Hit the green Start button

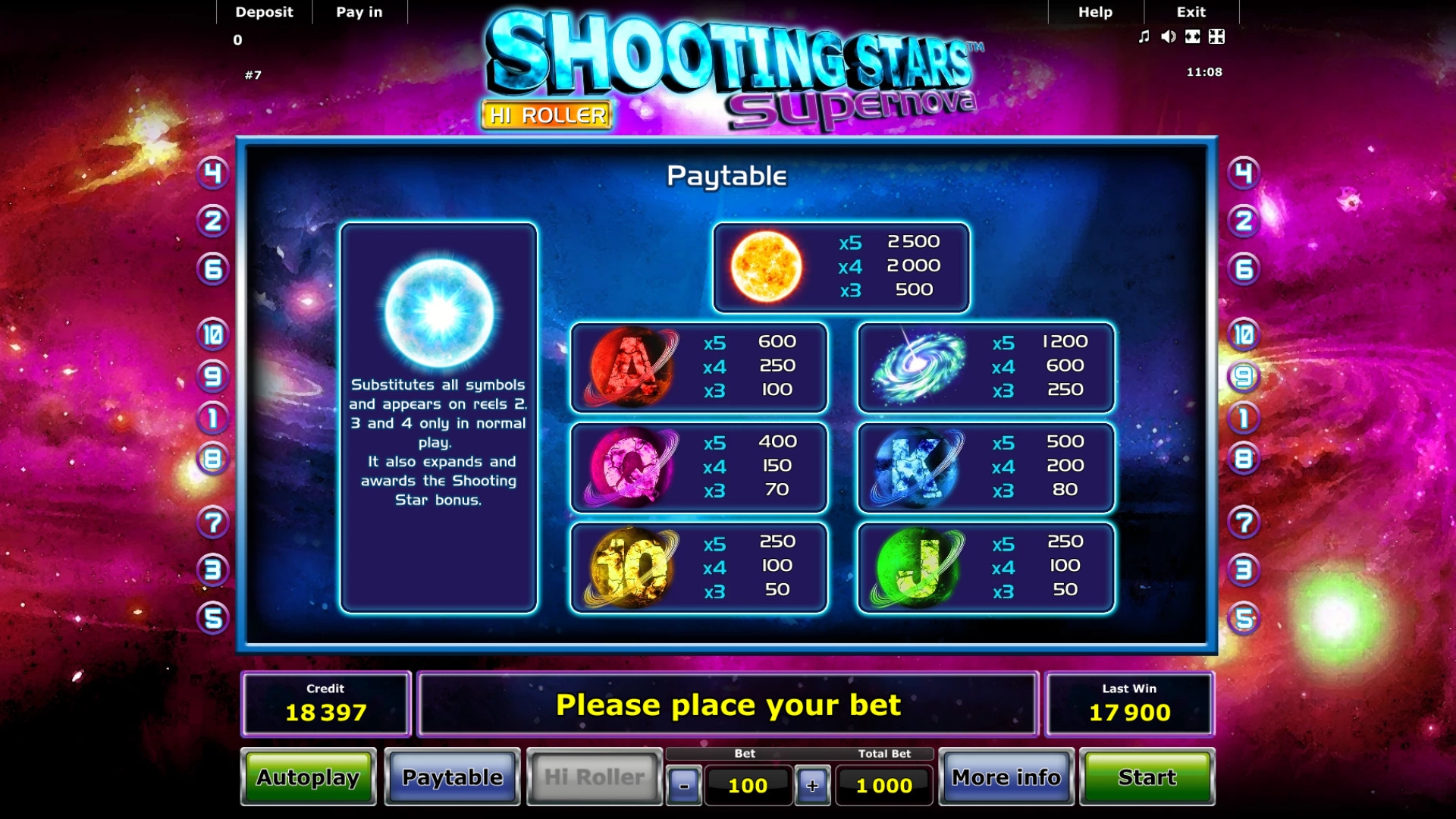click(x=1147, y=777)
